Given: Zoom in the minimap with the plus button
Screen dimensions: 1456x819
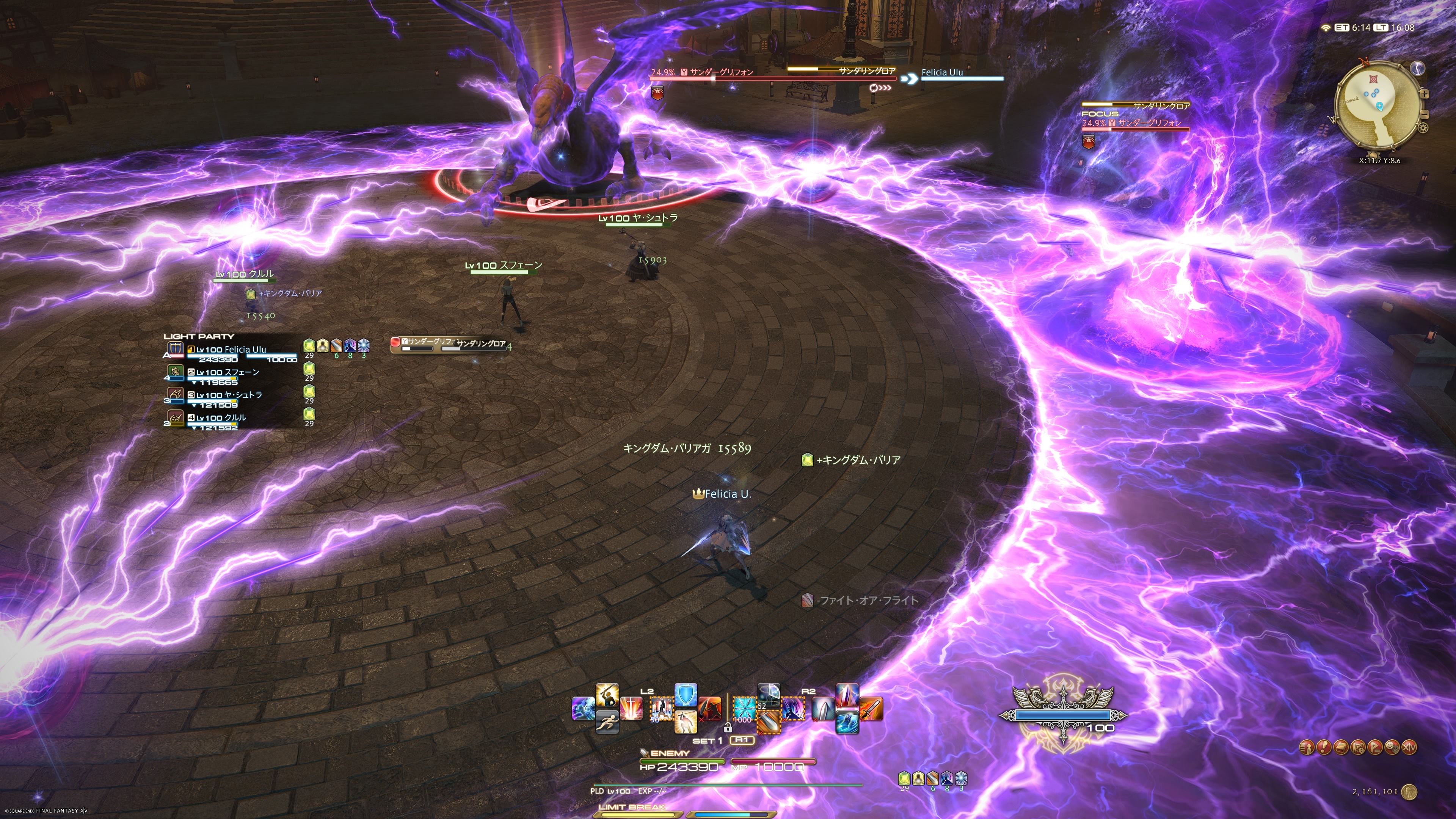Looking at the screenshot, I should 1424,94.
